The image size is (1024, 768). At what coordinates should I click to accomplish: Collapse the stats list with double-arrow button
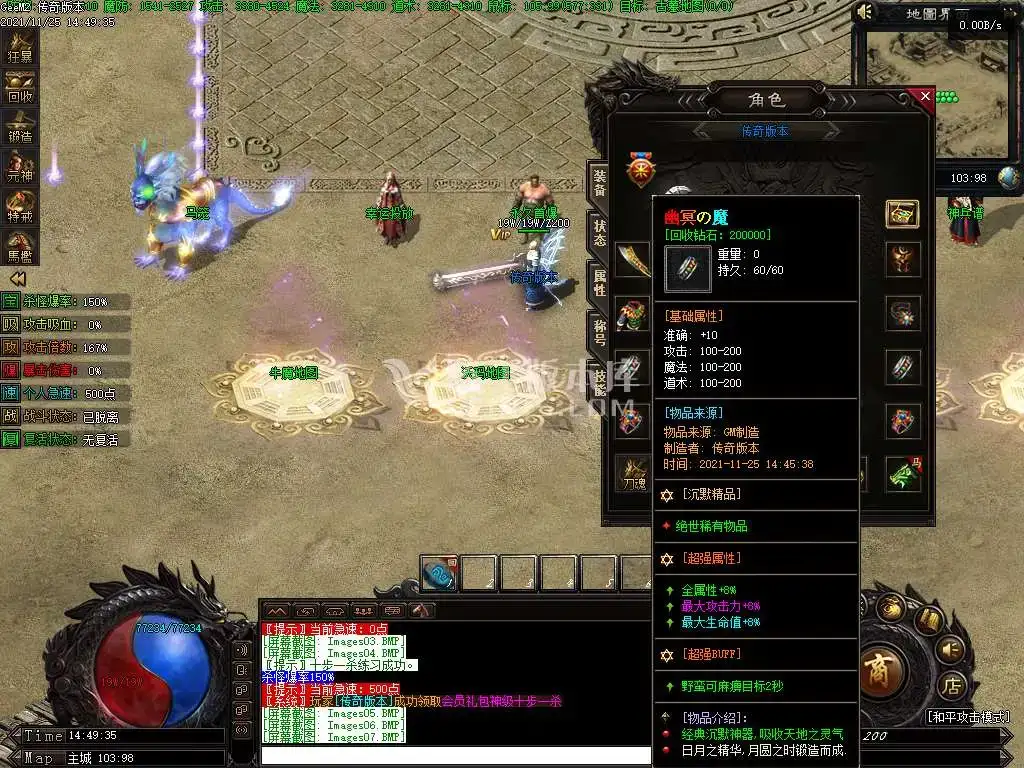[17, 278]
